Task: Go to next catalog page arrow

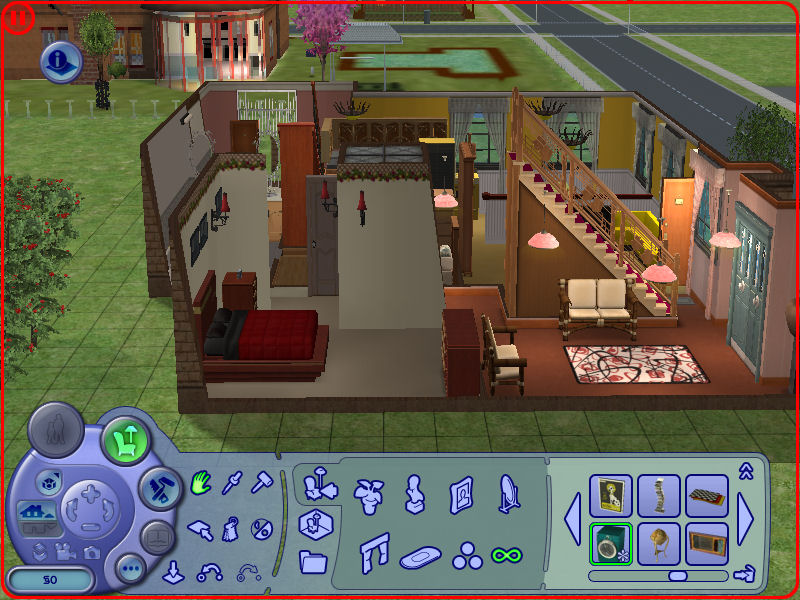Action: pyautogui.click(x=746, y=519)
